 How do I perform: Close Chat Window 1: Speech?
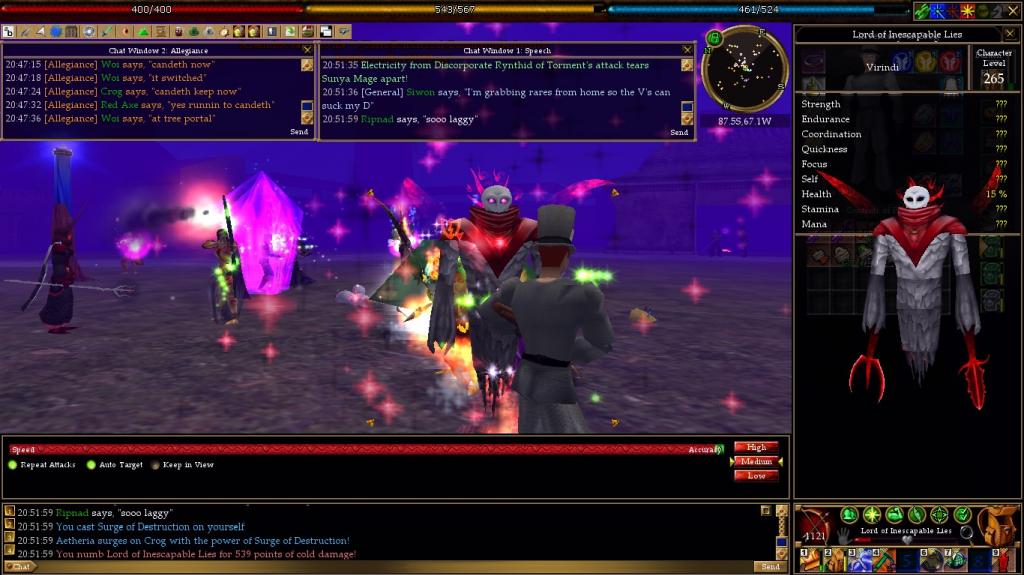pyautogui.click(x=687, y=49)
